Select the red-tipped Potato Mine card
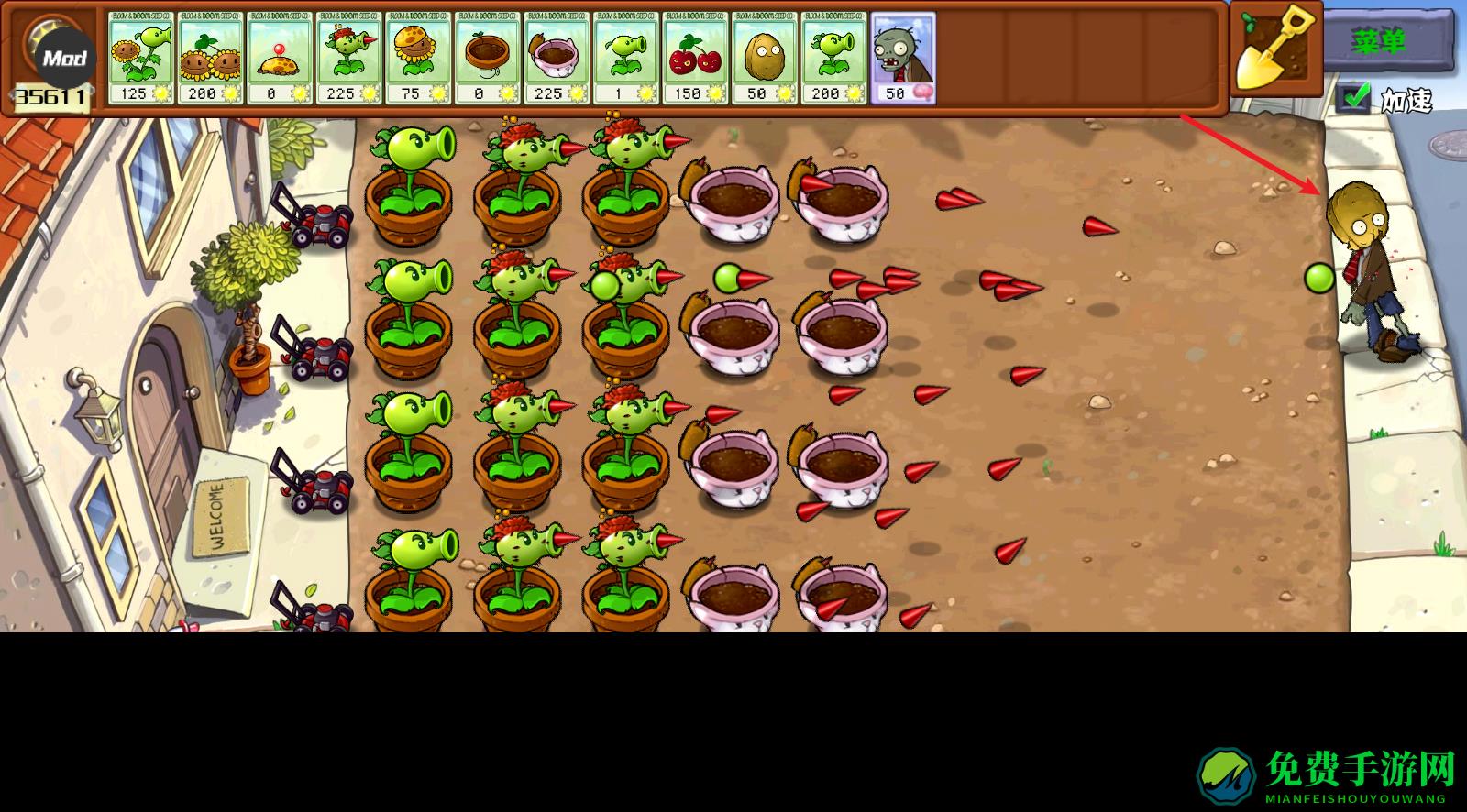This screenshot has height=812, width=1467. click(280, 57)
